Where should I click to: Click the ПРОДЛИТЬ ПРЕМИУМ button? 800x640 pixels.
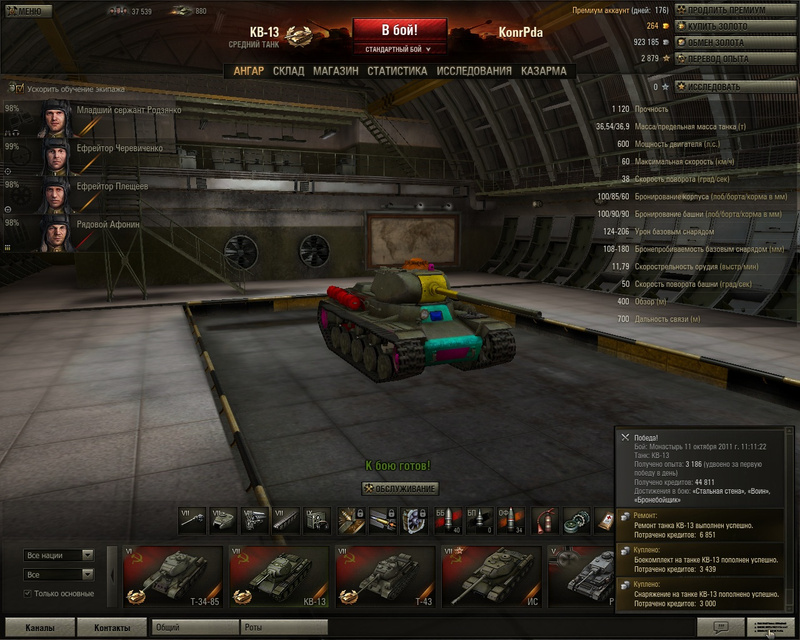point(736,9)
